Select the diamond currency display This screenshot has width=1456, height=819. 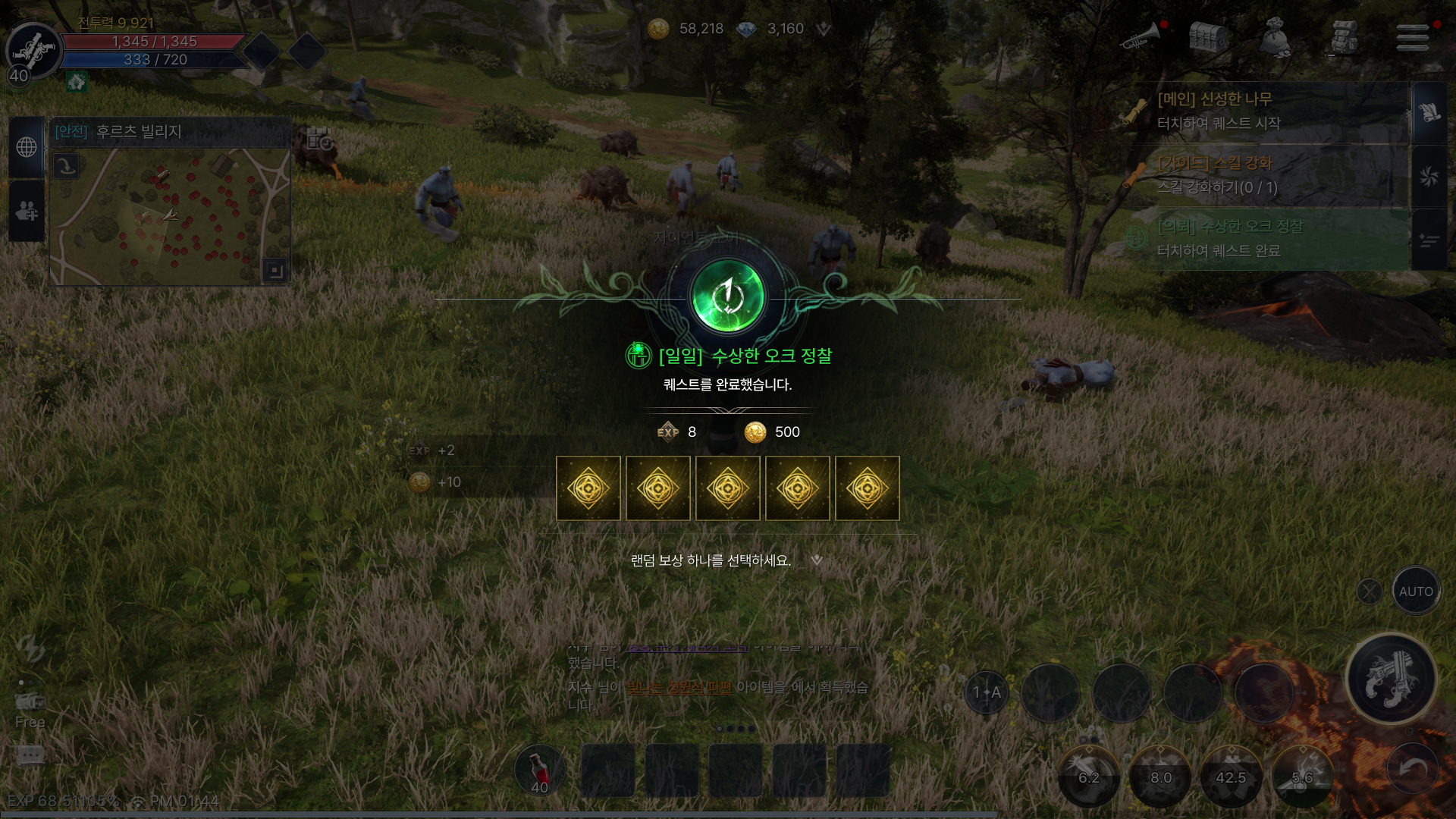[772, 29]
